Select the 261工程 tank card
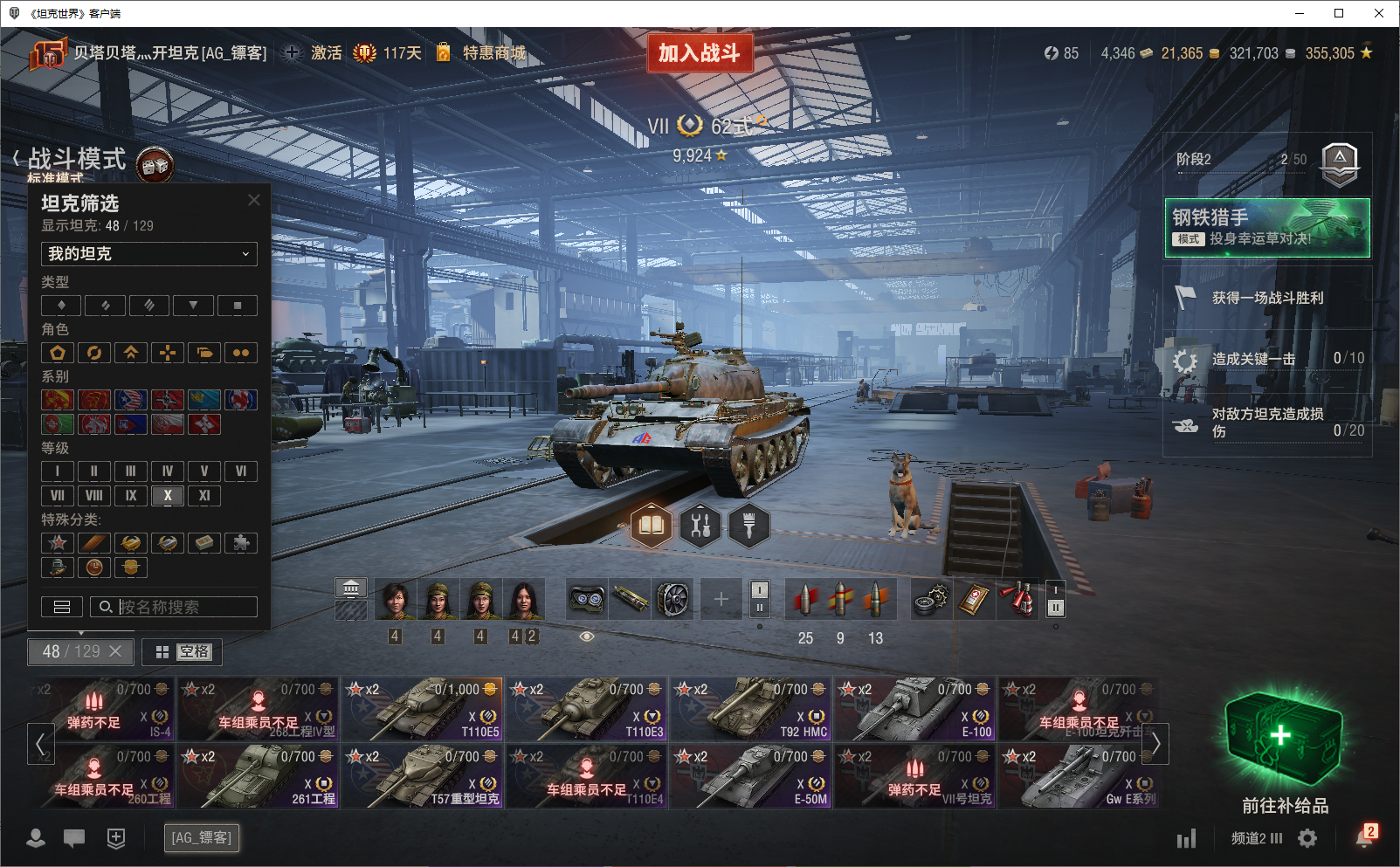 (x=259, y=776)
